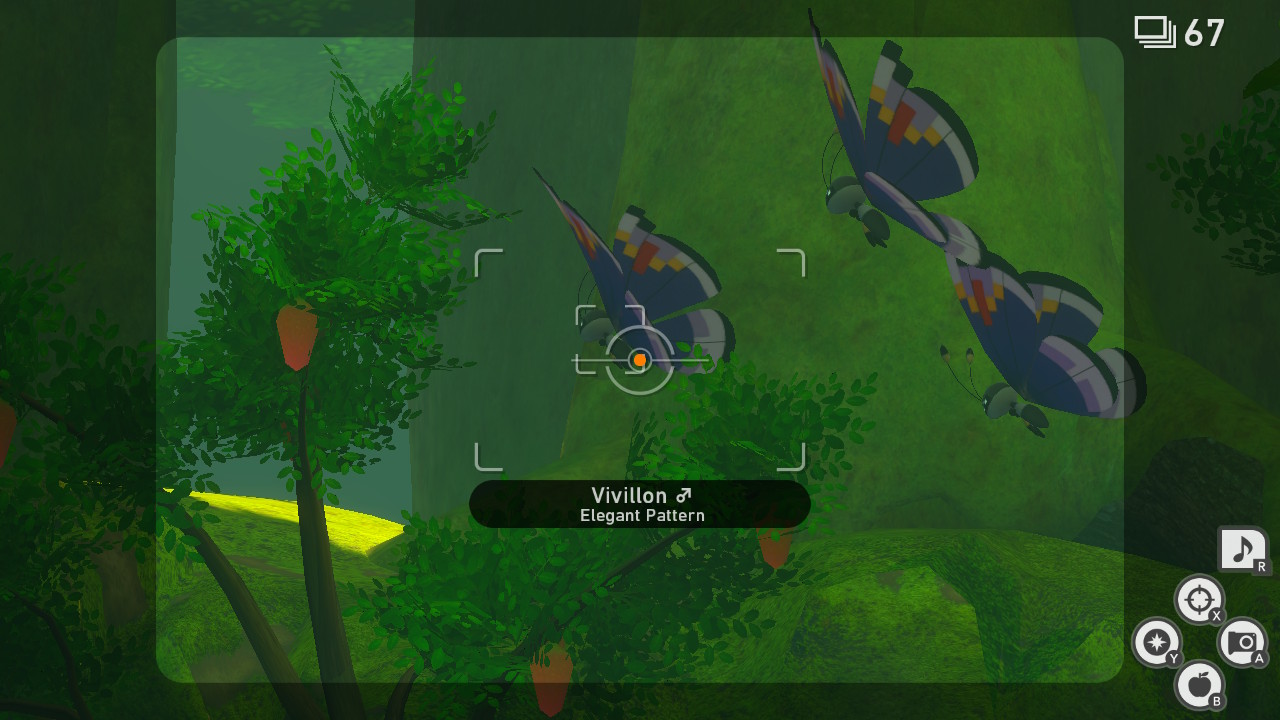
Task: Click the Vivillon inside the viewfinder frame
Action: 640,300
